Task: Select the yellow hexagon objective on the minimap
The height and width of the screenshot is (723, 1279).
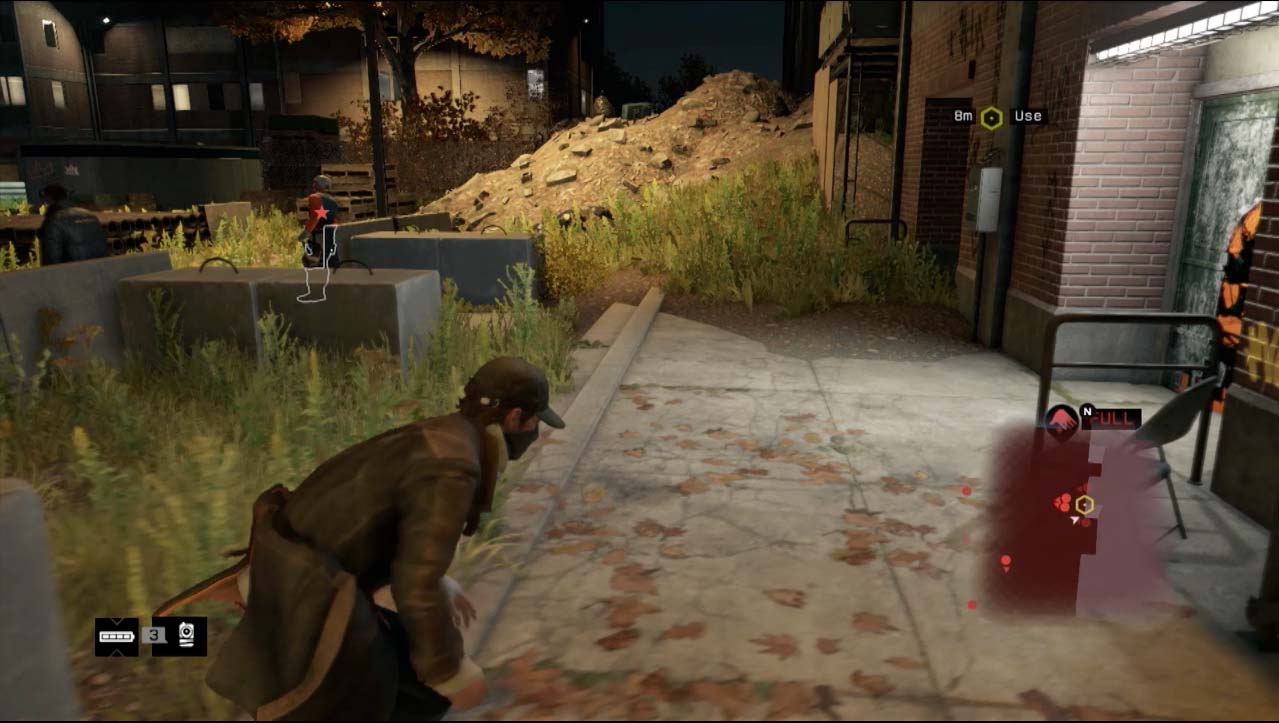Action: coord(1085,505)
